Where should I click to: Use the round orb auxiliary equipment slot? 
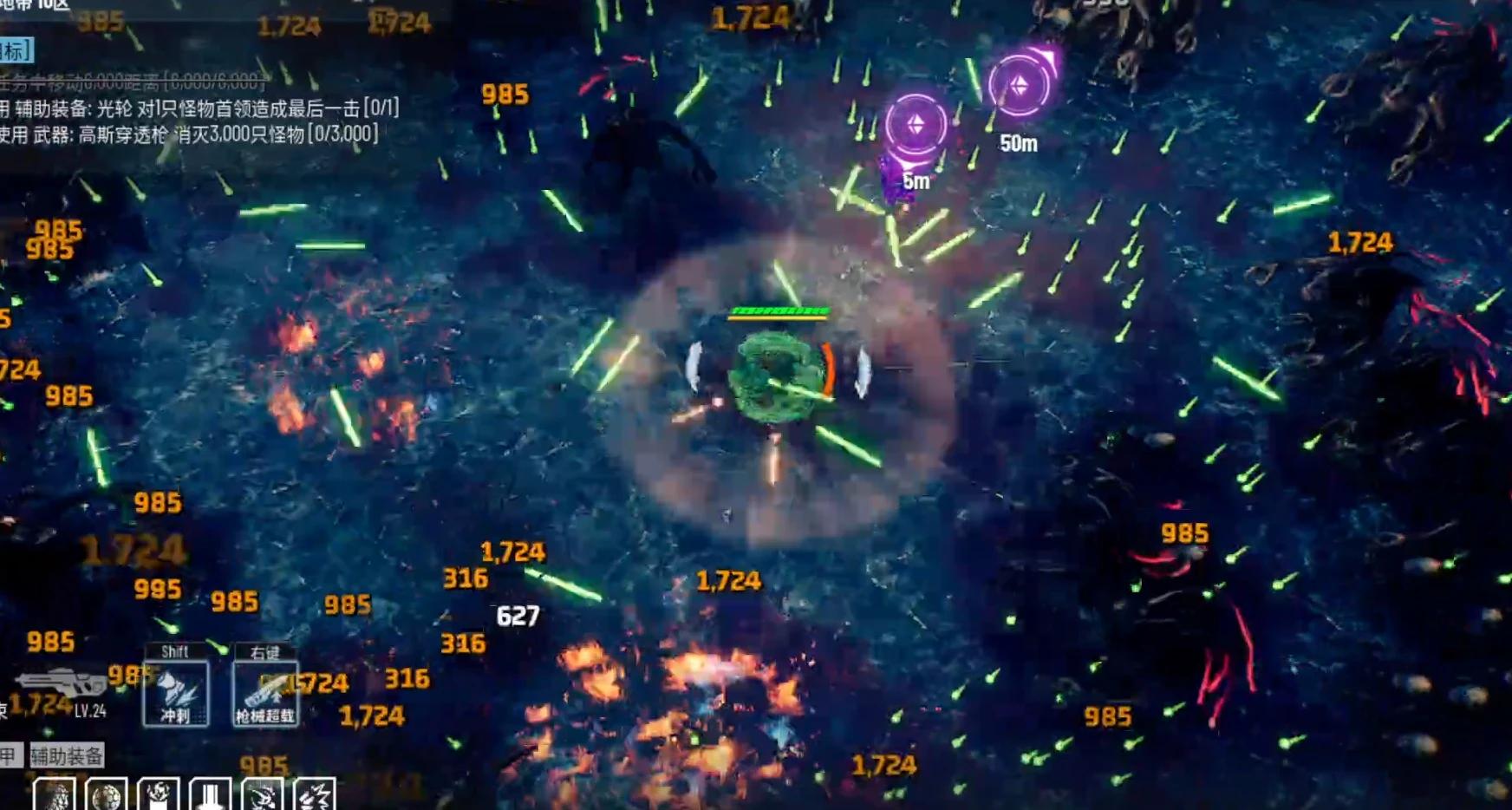(106, 794)
